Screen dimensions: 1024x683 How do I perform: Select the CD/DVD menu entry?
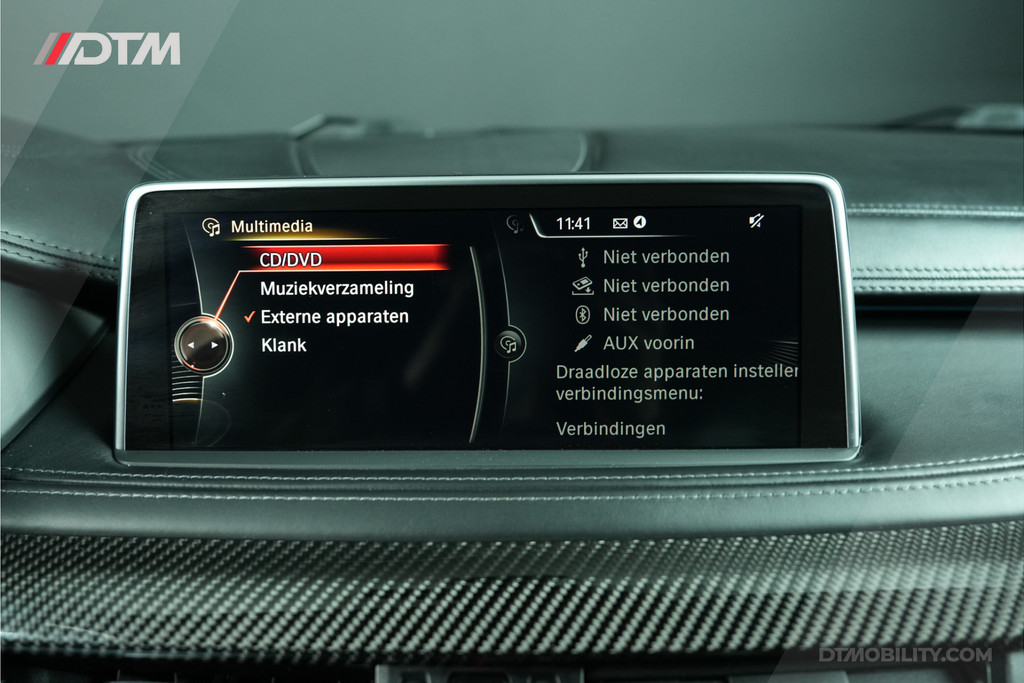tap(290, 260)
